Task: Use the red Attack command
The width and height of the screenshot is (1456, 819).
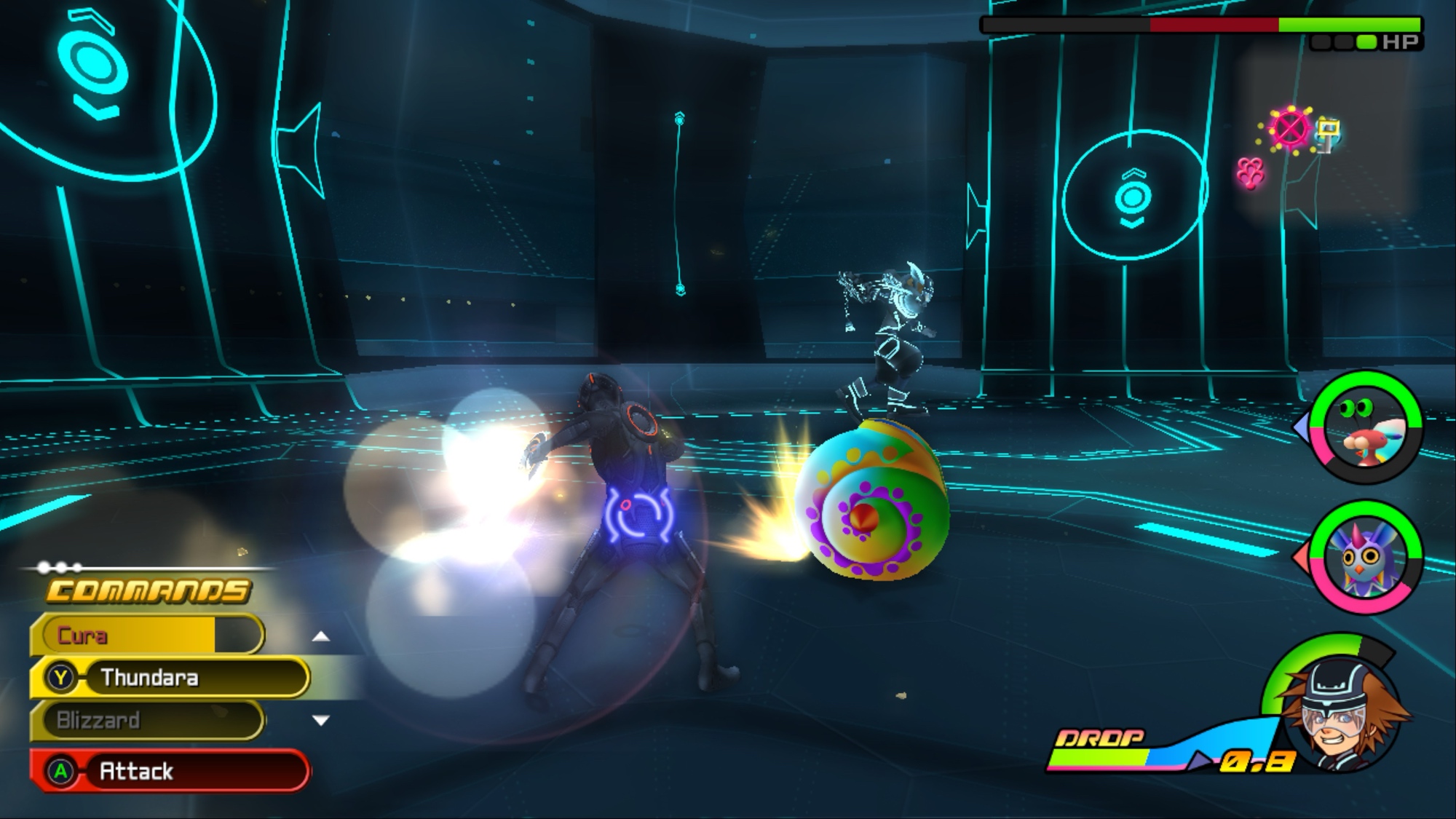Action: (x=171, y=770)
